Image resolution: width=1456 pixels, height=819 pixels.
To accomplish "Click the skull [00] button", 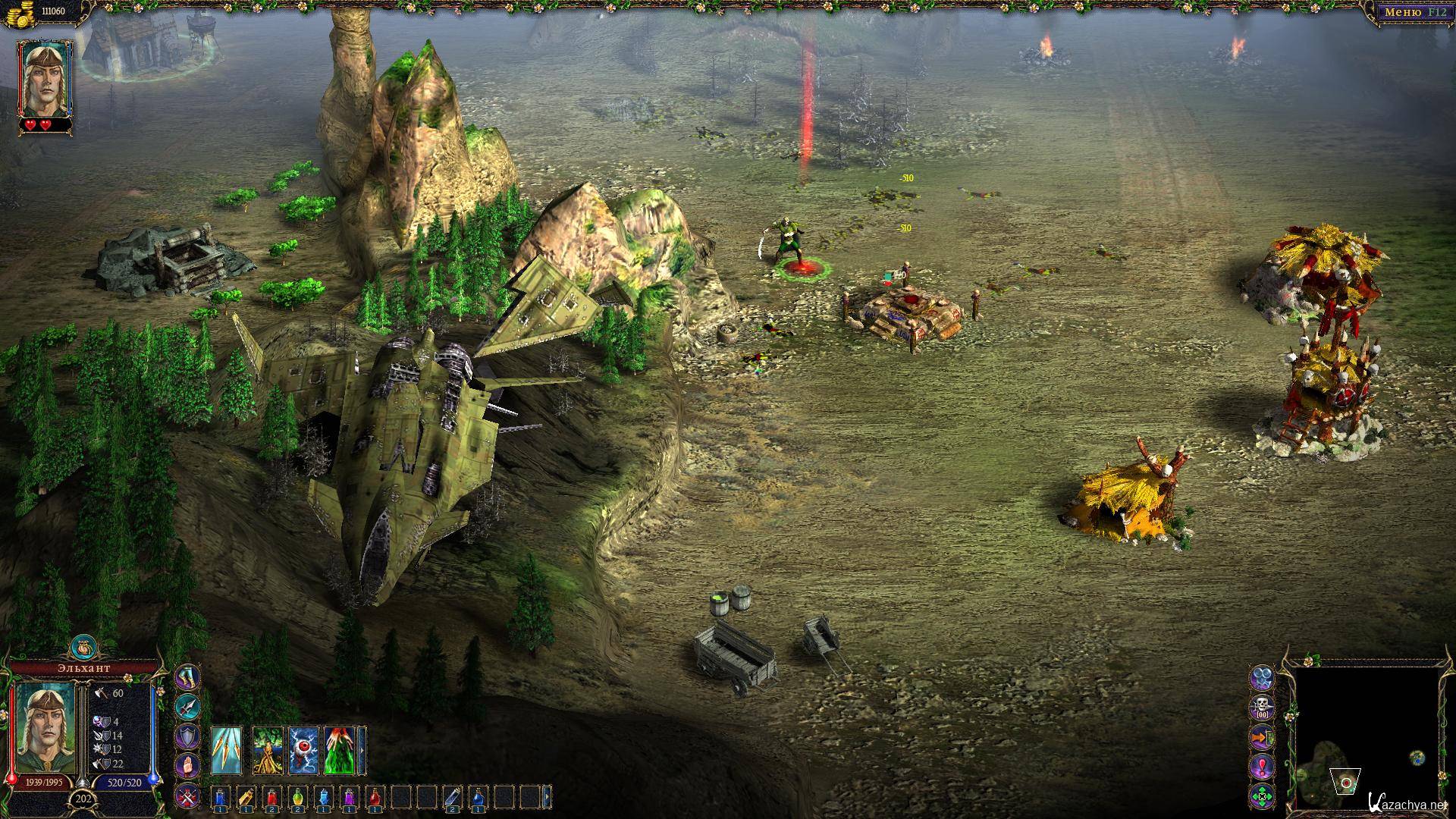I will [x=1263, y=707].
